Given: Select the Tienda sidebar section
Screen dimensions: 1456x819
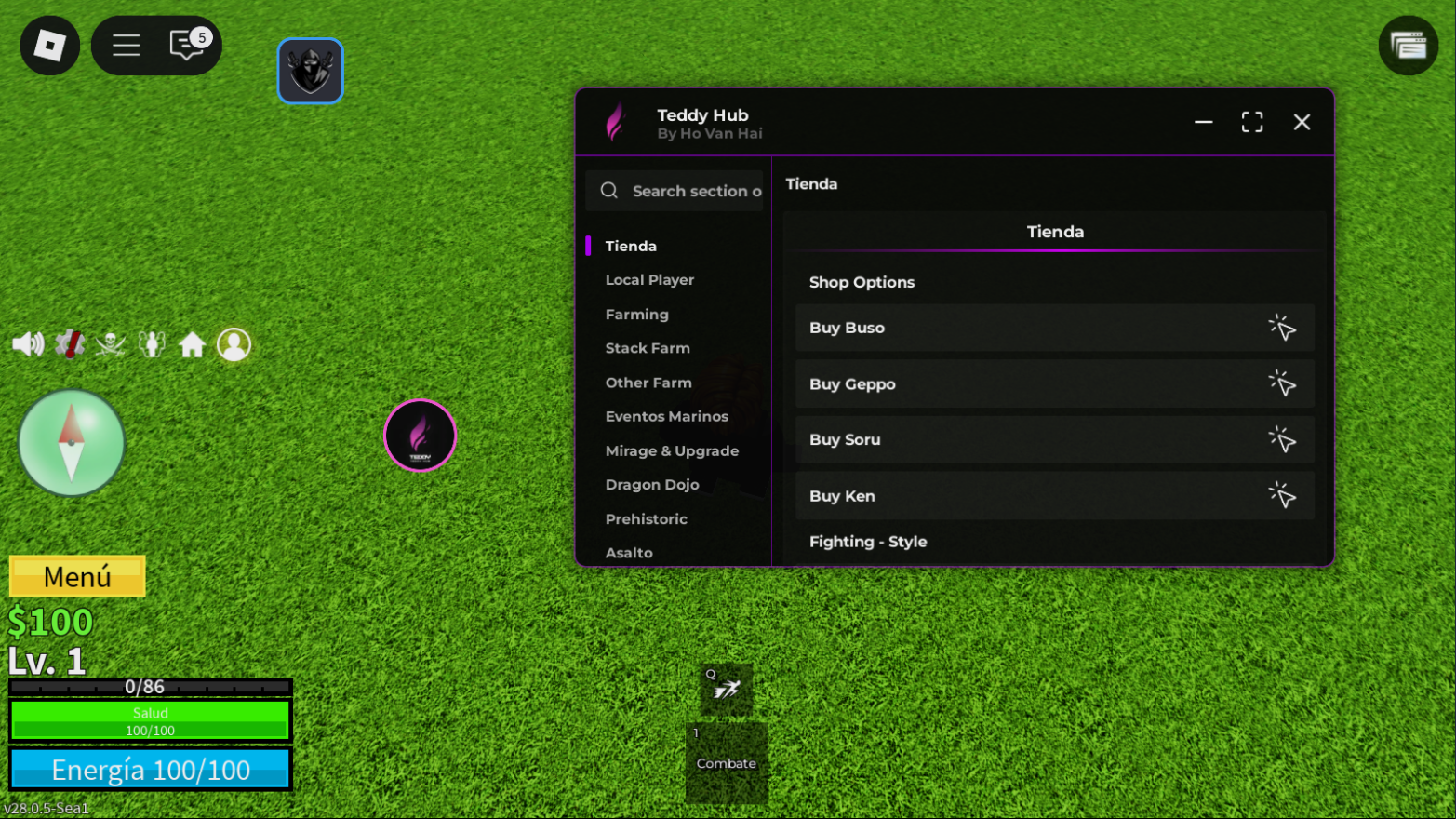Looking at the screenshot, I should pyautogui.click(x=631, y=246).
